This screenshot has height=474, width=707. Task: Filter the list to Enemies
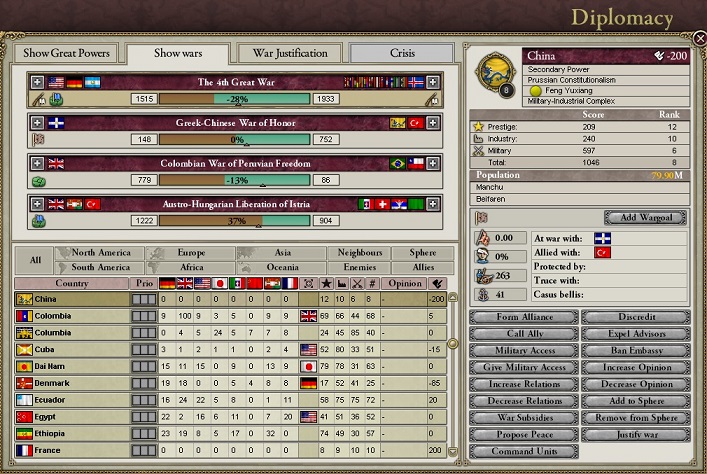click(x=358, y=268)
